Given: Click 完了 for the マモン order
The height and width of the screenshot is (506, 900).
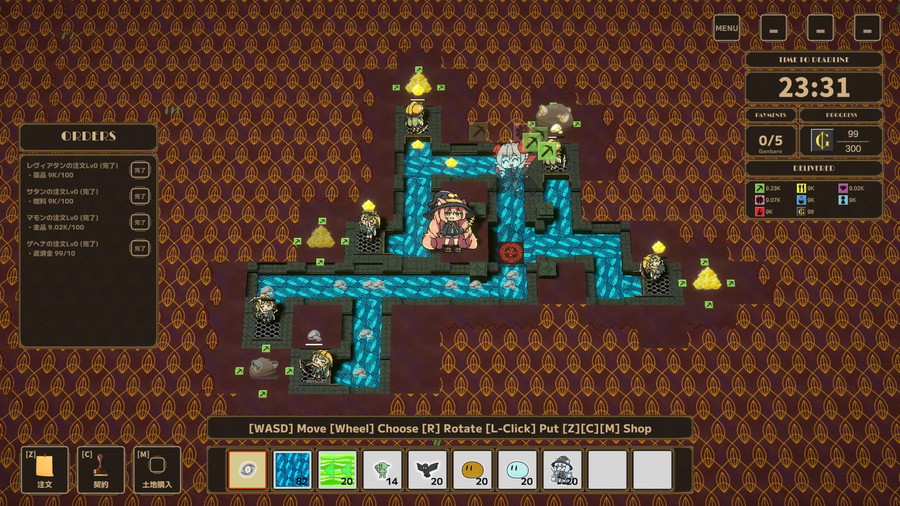Looking at the screenshot, I should click(140, 223).
